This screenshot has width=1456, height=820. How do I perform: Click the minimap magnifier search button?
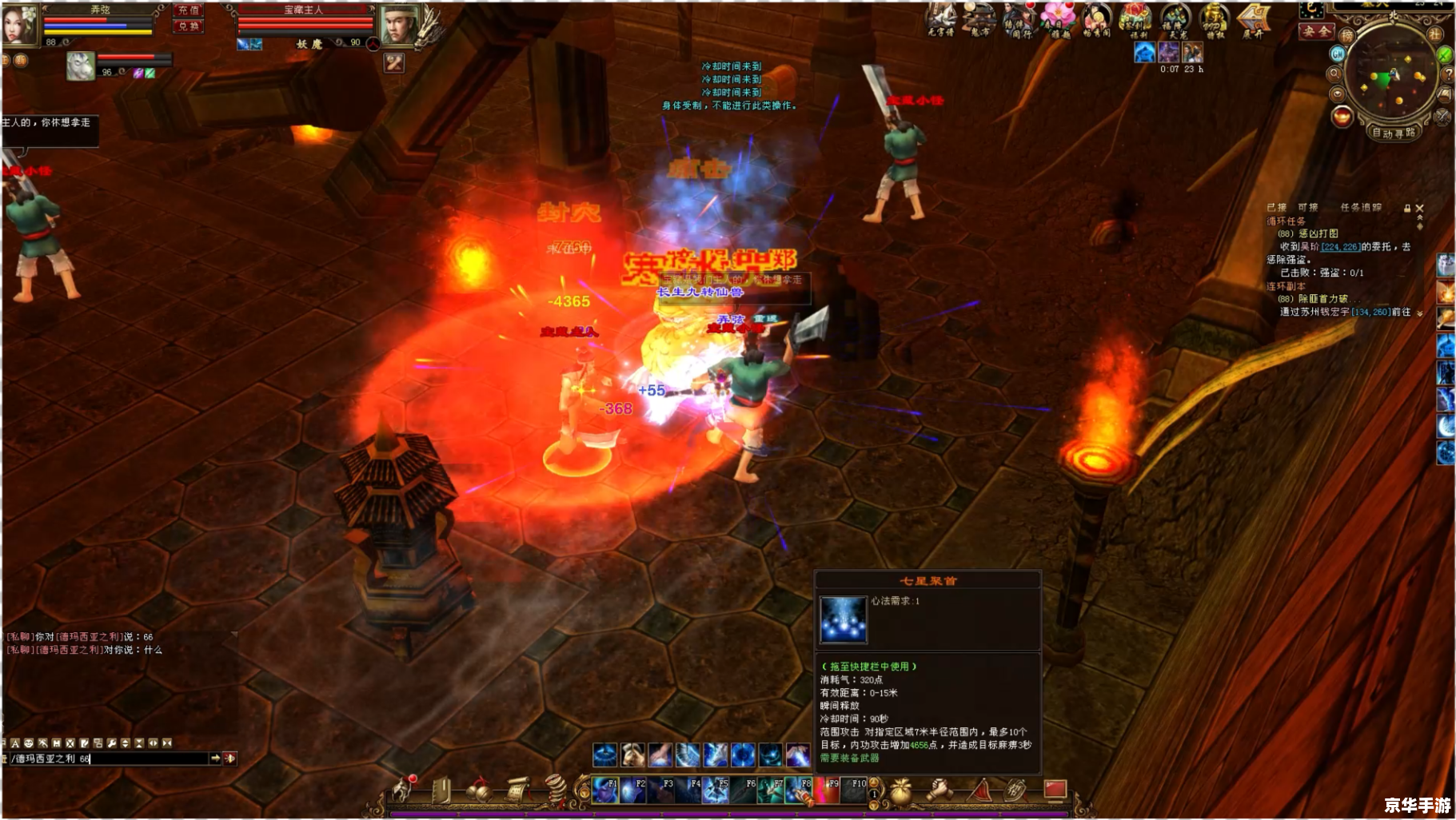[1334, 74]
